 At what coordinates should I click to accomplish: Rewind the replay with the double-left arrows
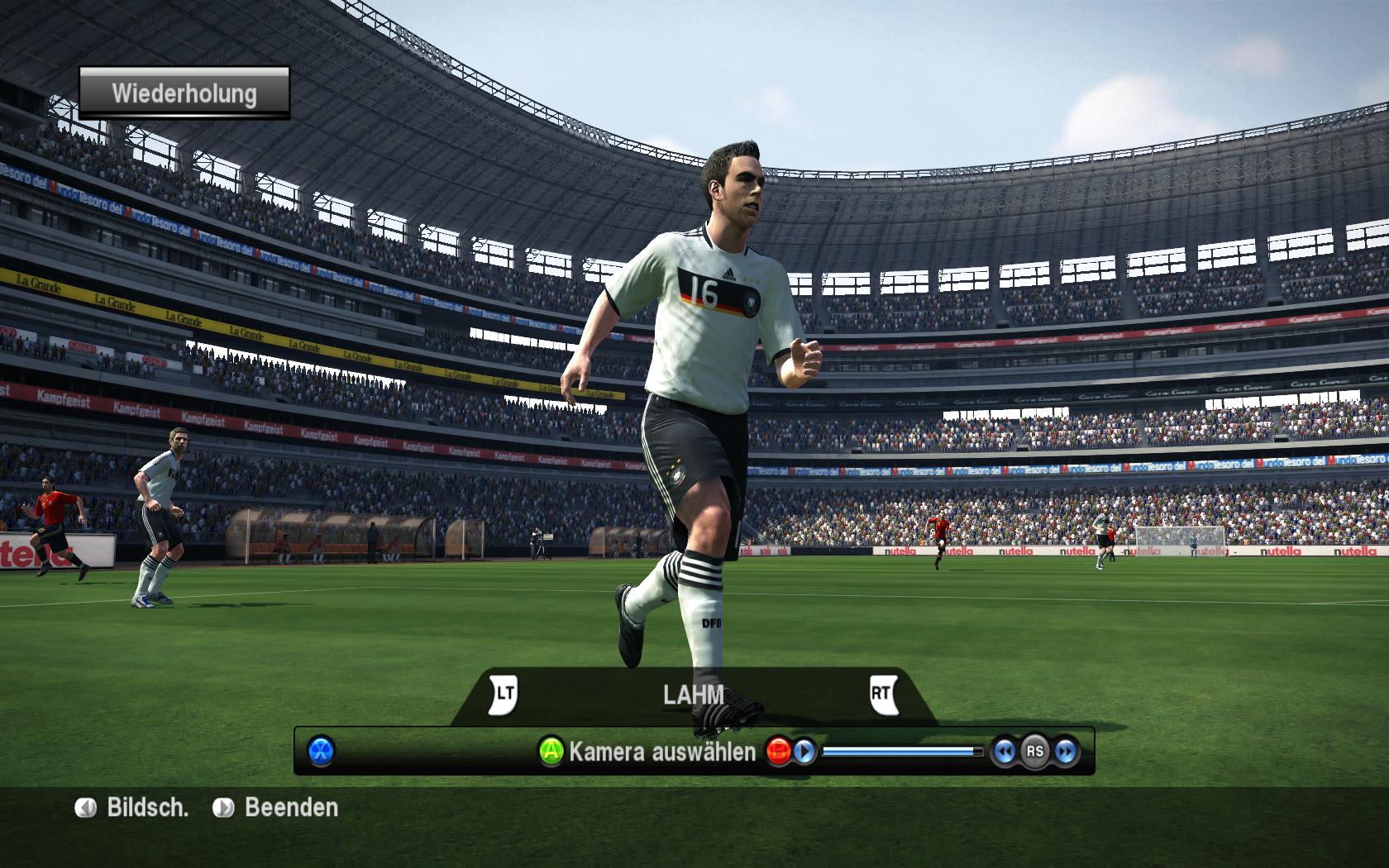click(x=1004, y=751)
